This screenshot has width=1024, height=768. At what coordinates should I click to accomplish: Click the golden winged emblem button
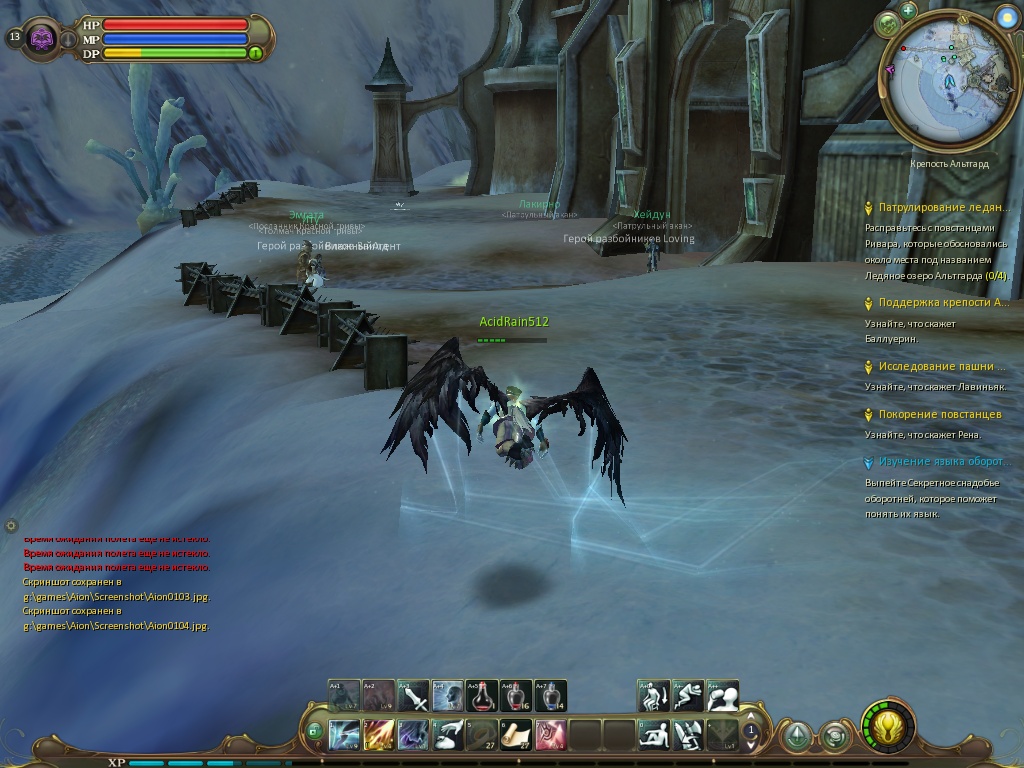tap(886, 726)
